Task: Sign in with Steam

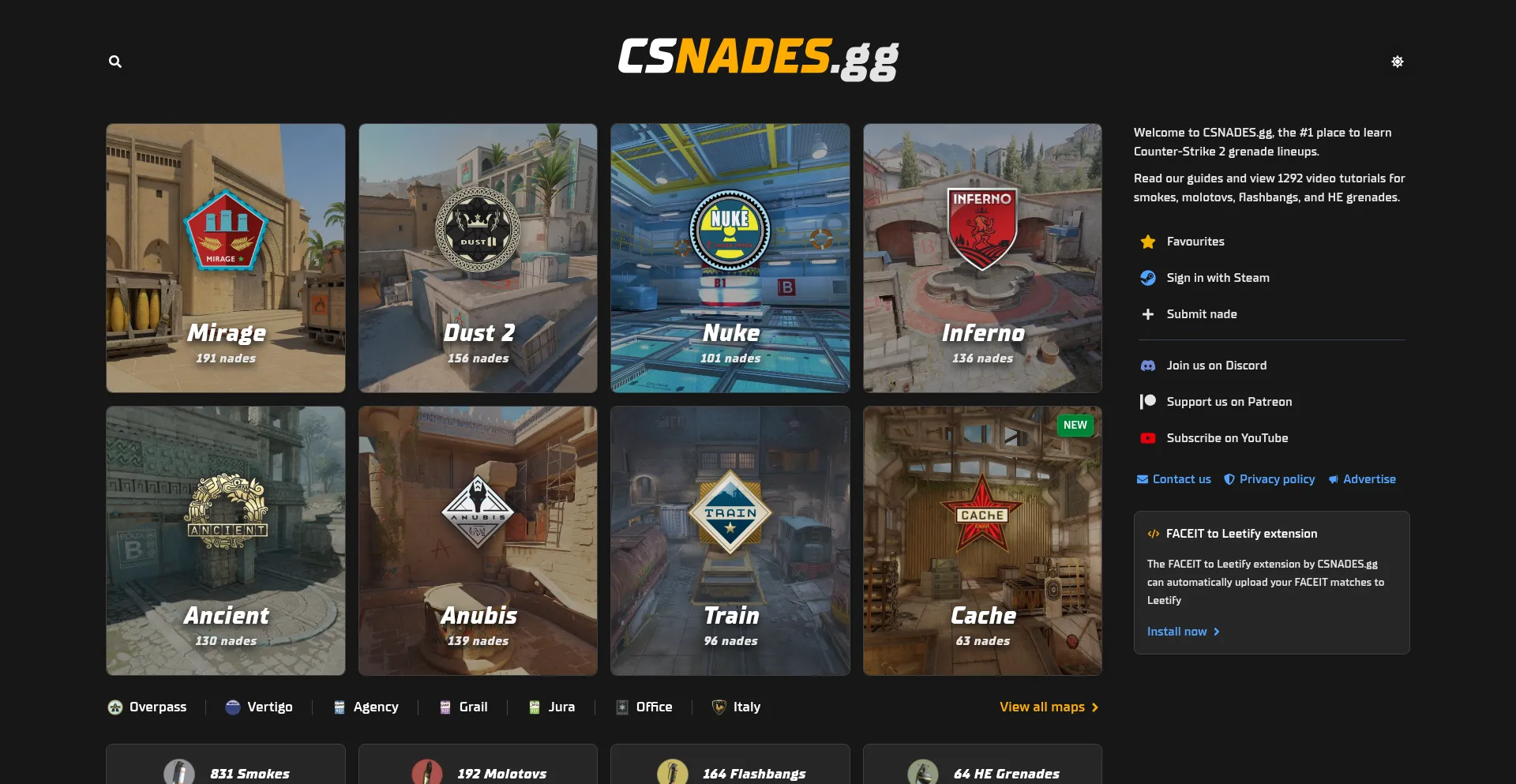Action: (1217, 278)
